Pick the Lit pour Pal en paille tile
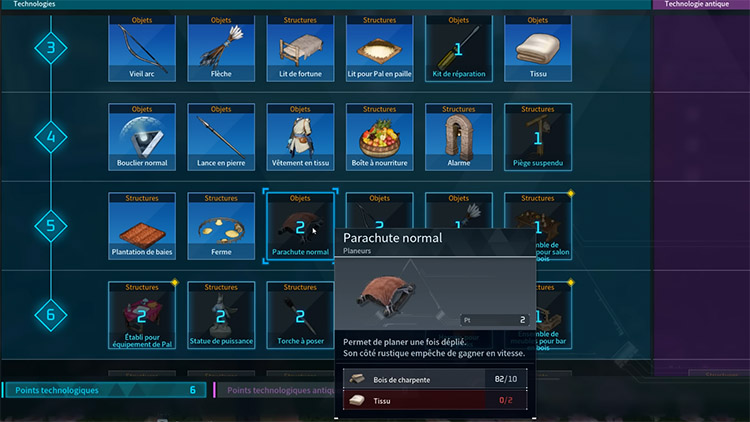 380,47
